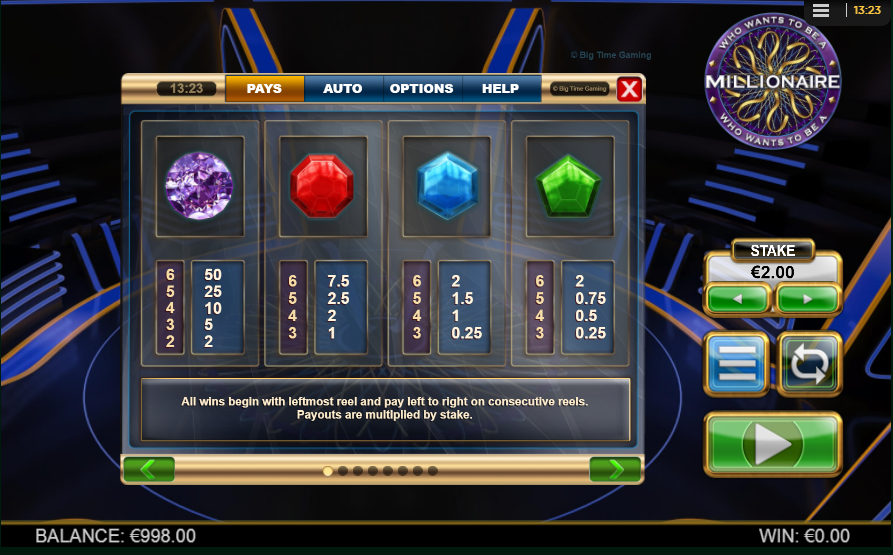Decrease the stake amount
The height and width of the screenshot is (555, 893).
coord(738,299)
